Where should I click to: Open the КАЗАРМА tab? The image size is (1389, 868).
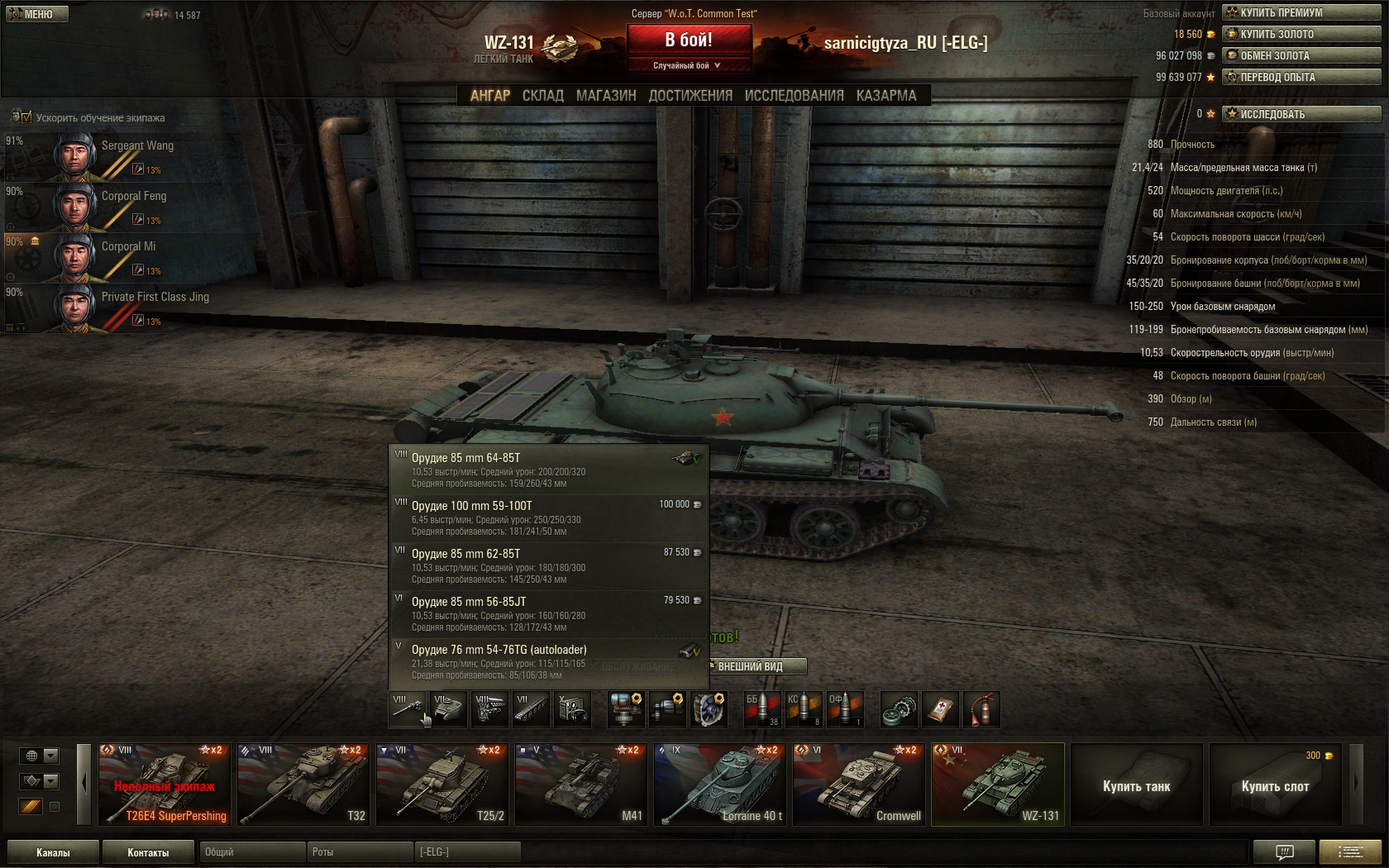tap(886, 96)
